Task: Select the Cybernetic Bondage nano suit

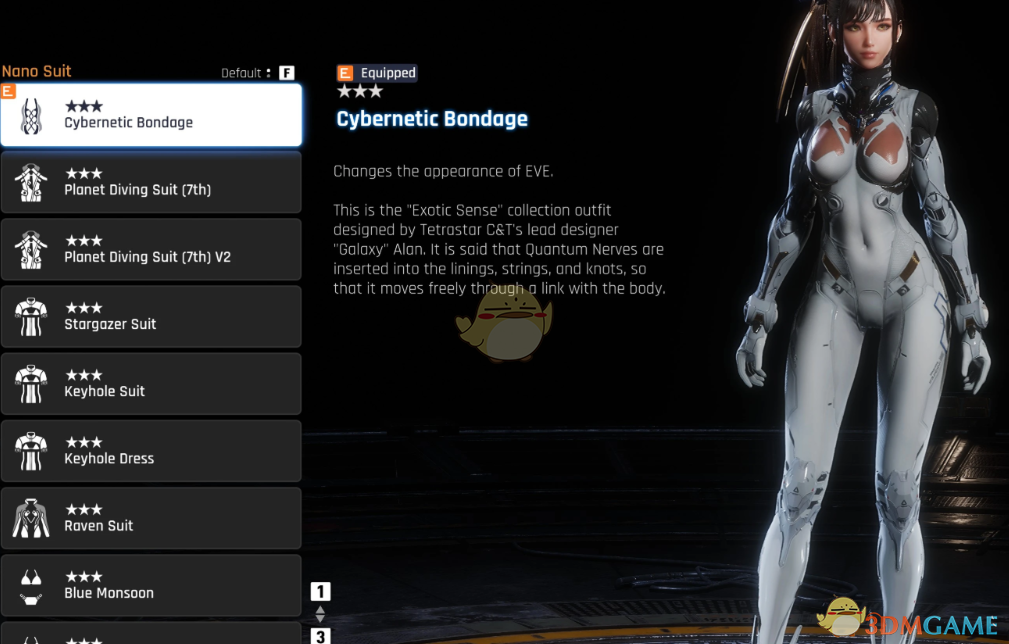Action: pyautogui.click(x=151, y=115)
